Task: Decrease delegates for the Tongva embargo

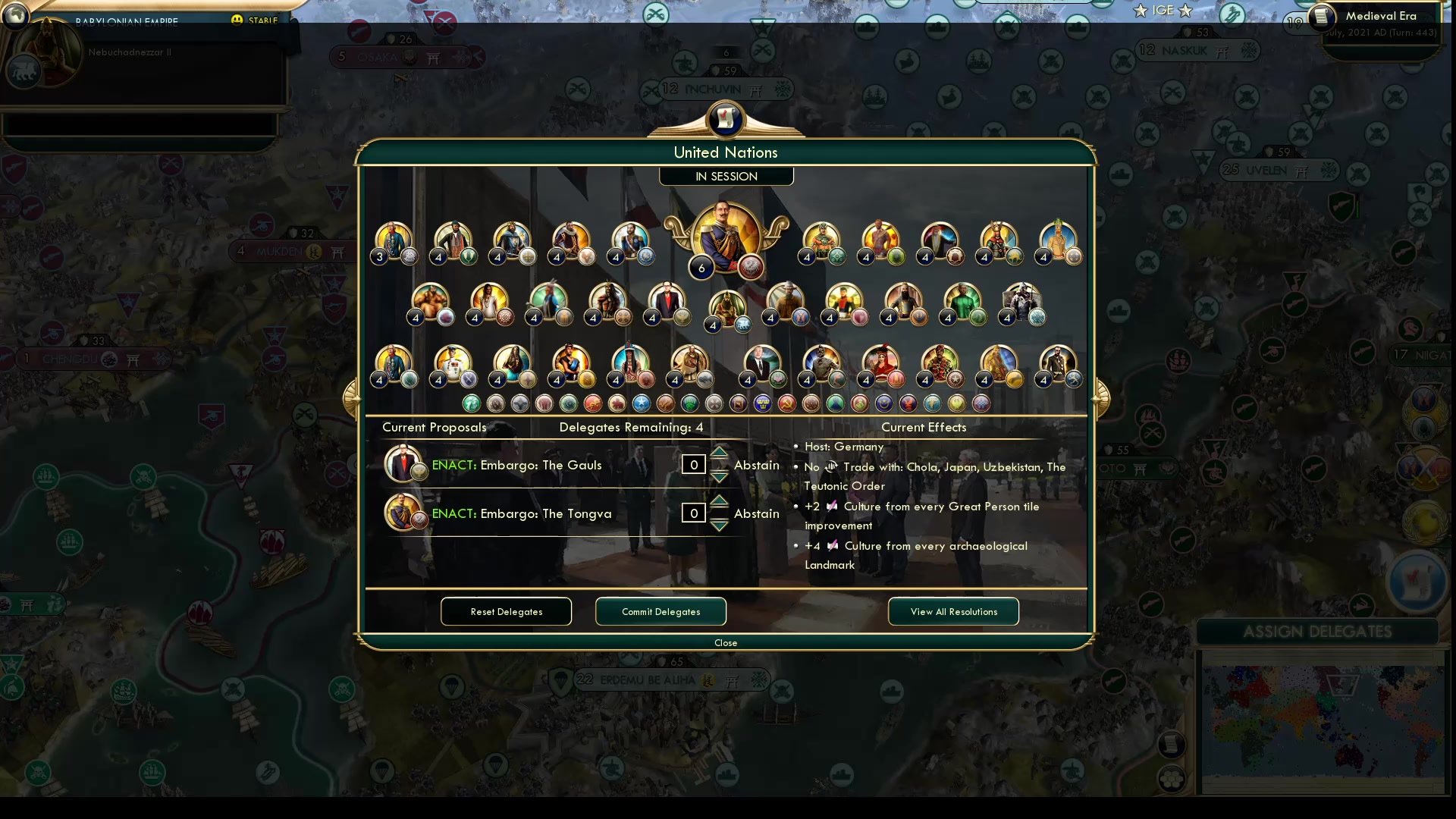Action: pyautogui.click(x=718, y=524)
